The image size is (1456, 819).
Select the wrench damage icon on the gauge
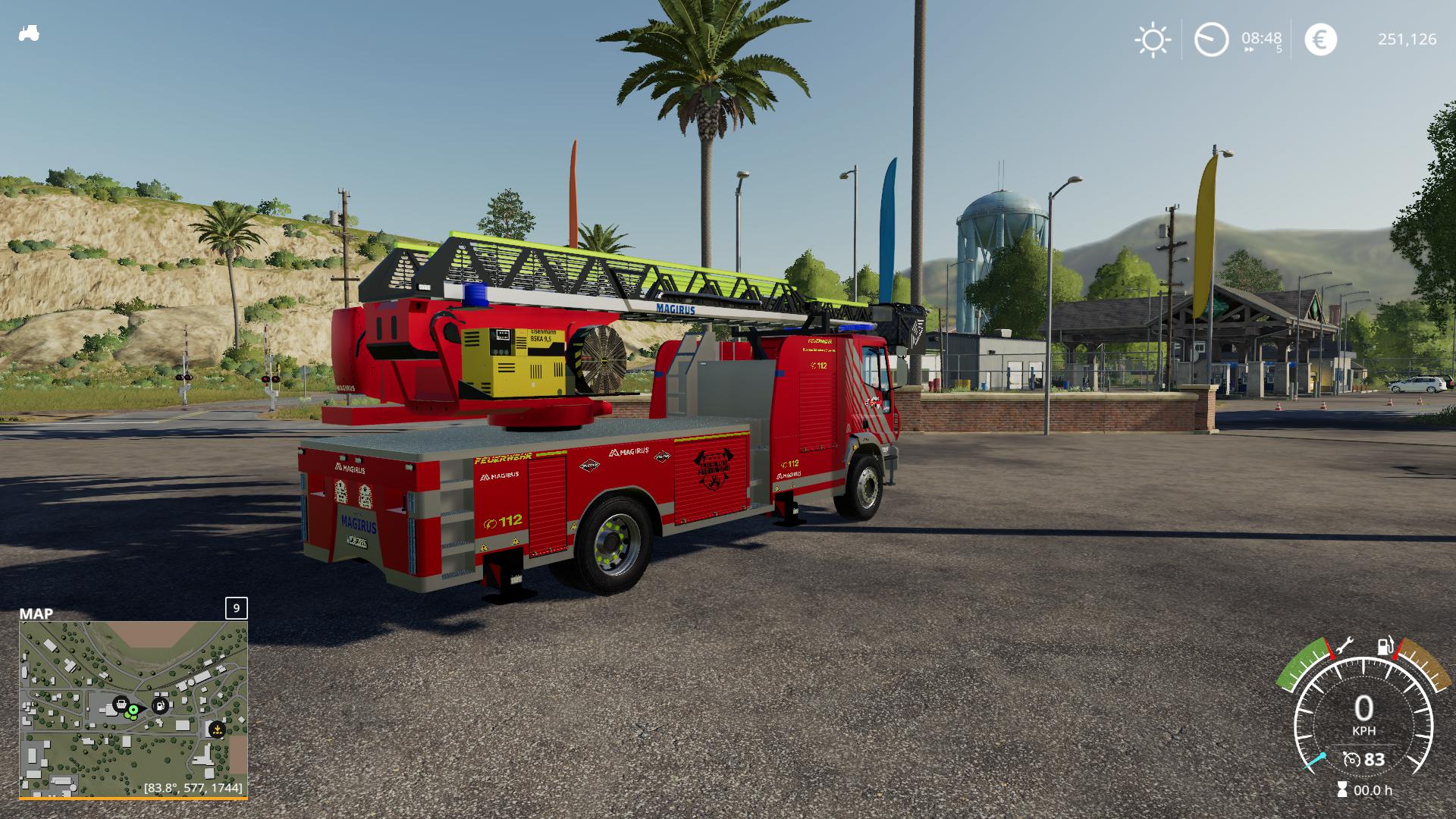tap(1344, 646)
